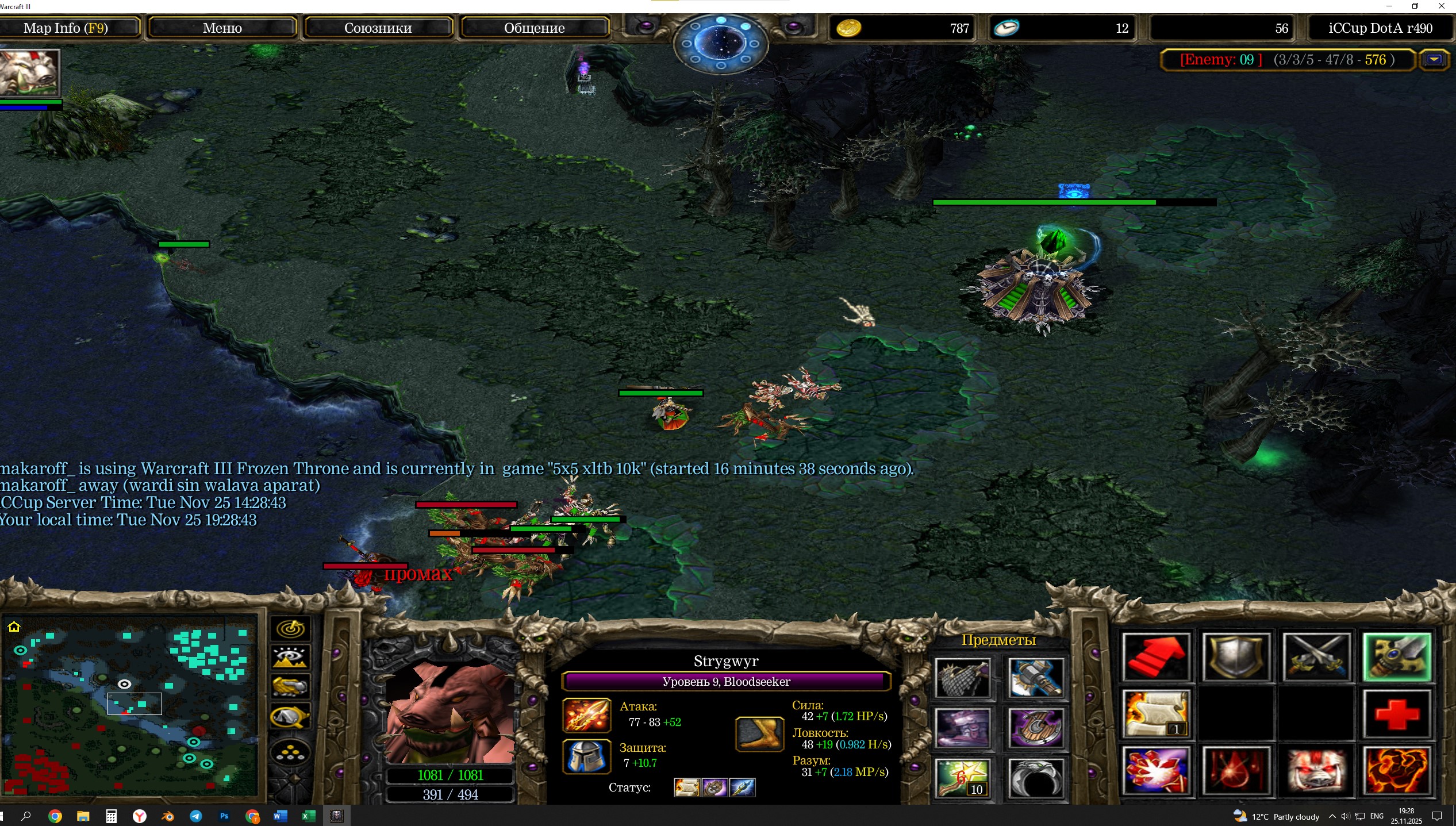This screenshot has width=1456, height=826.
Task: Choose the shield Stop command
Action: (1236, 658)
